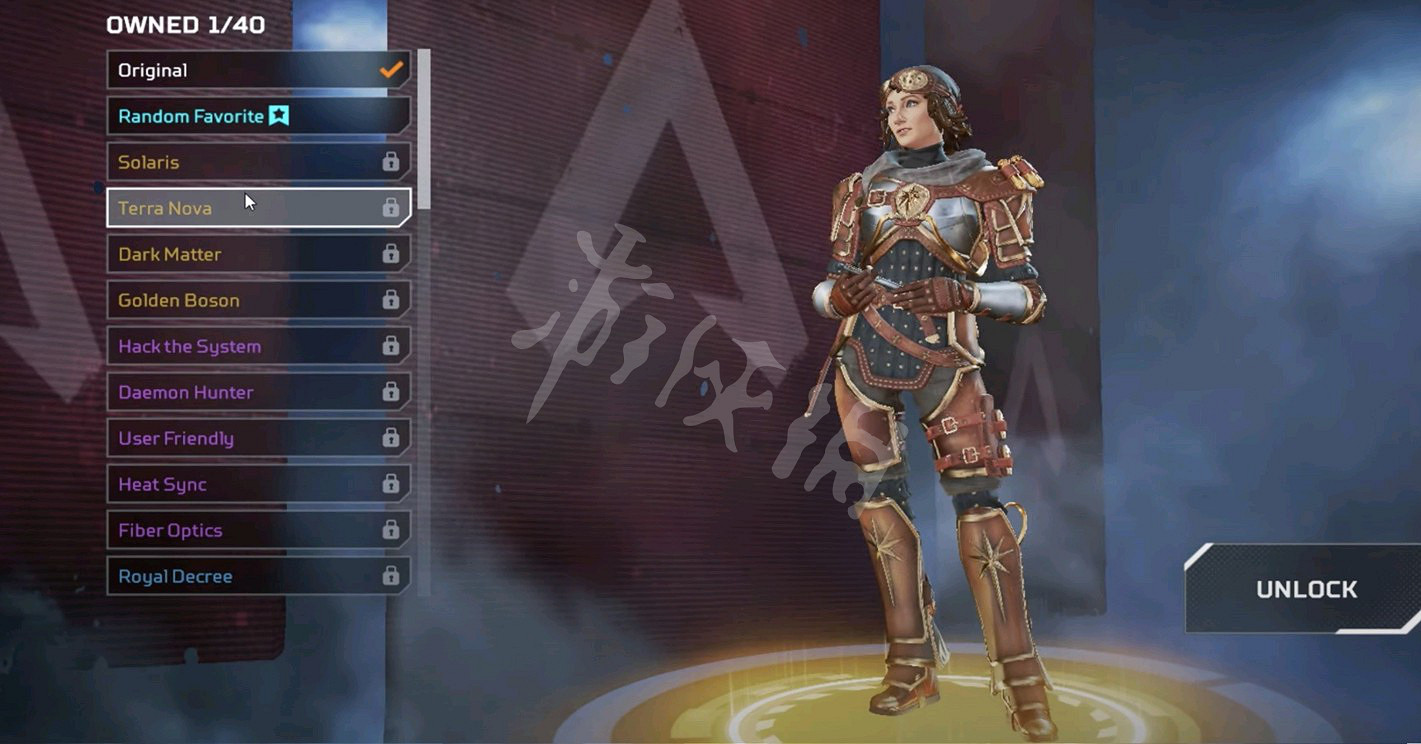1421x744 pixels.
Task: Click the lock icon on Royal Decree
Action: [x=389, y=576]
